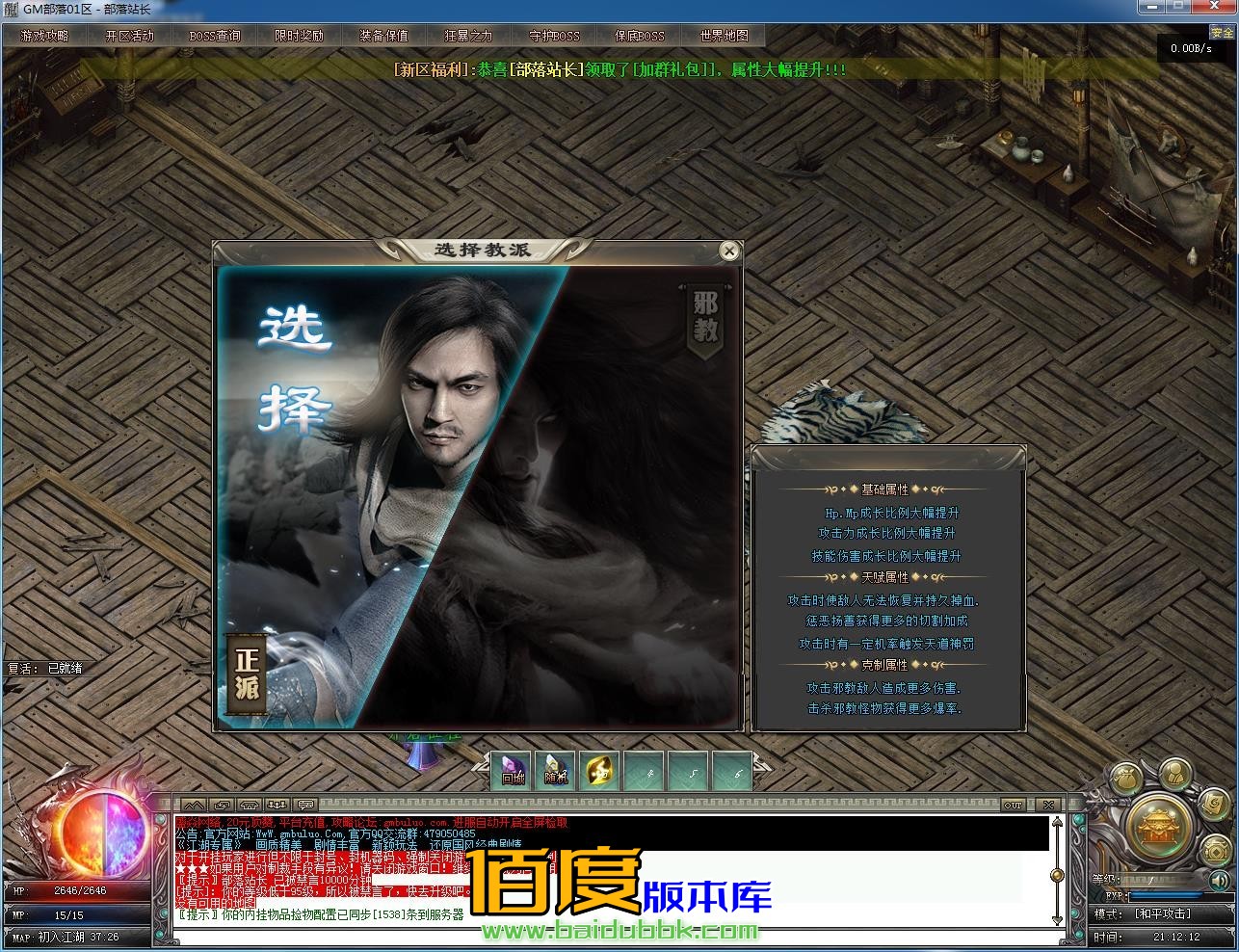
Task: Open the 保底BOSS menu
Action: [639, 36]
